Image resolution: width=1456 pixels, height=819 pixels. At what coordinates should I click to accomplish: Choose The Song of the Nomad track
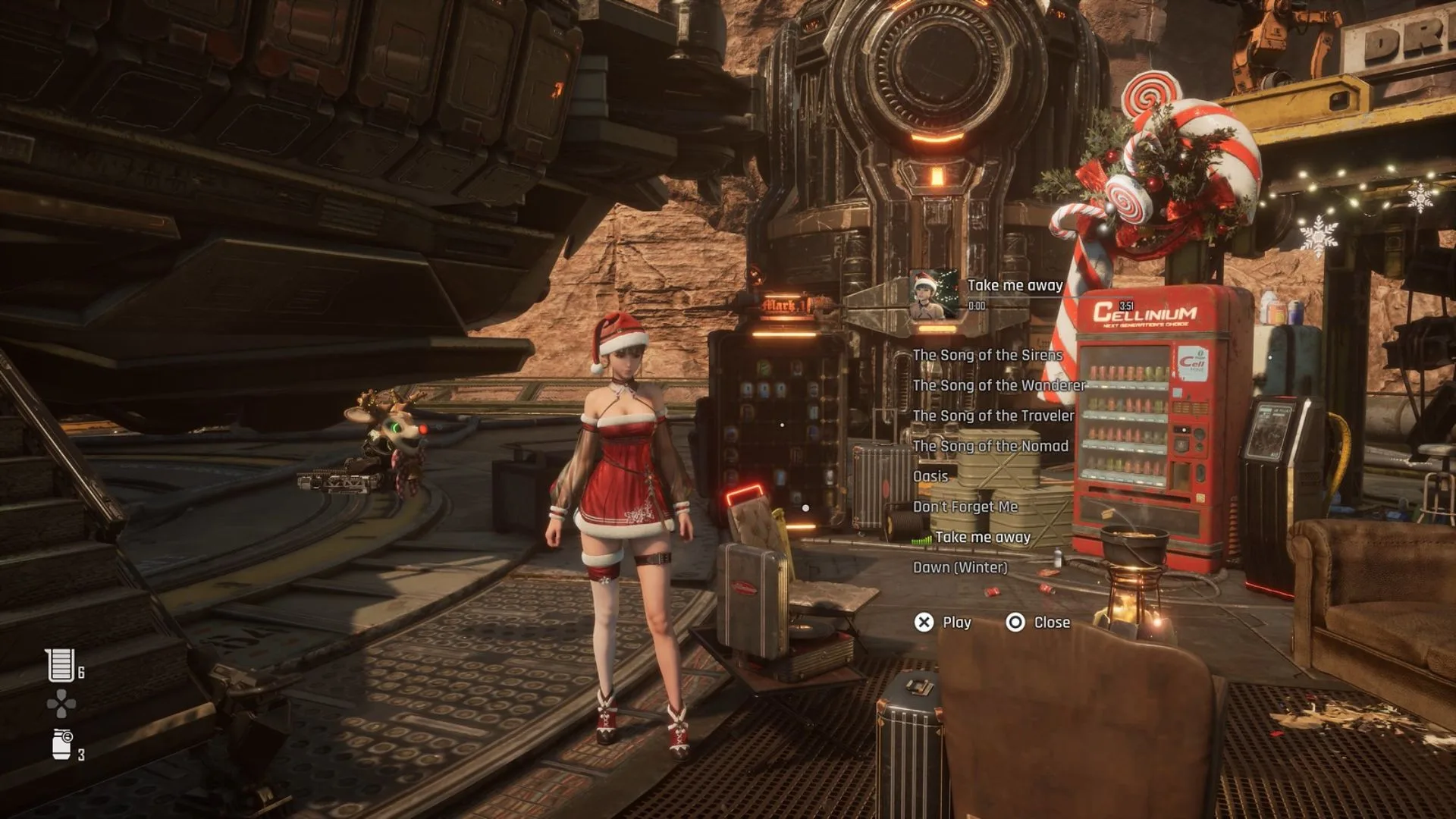point(988,447)
